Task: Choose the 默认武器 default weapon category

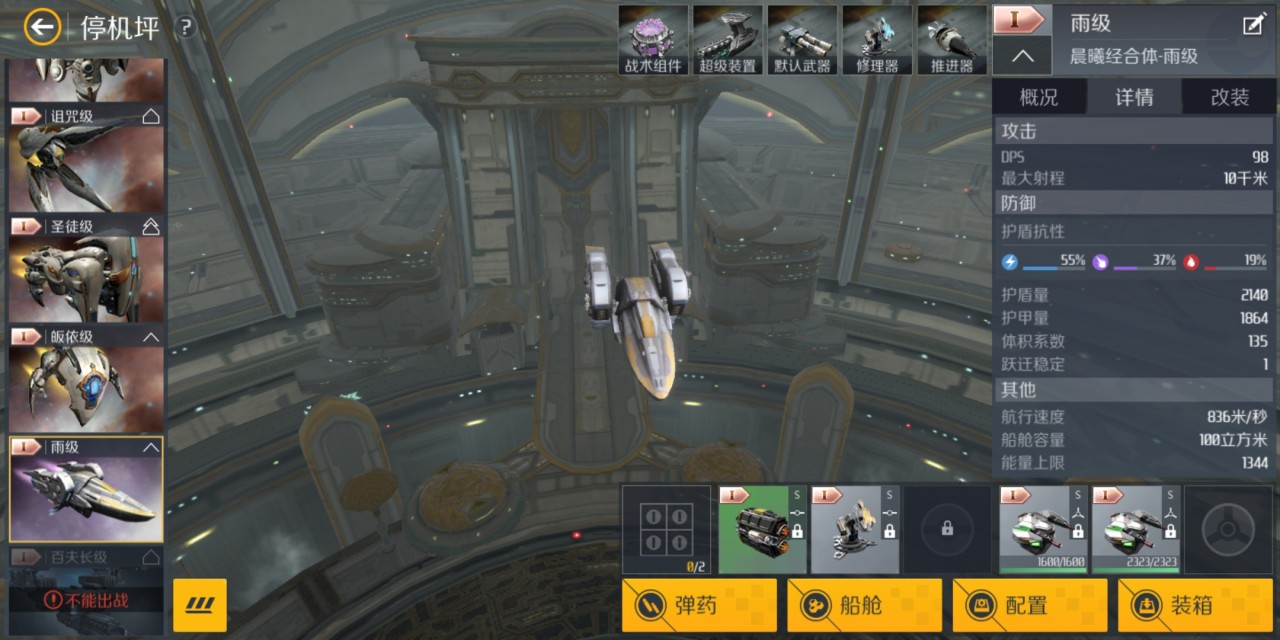Action: click(802, 40)
